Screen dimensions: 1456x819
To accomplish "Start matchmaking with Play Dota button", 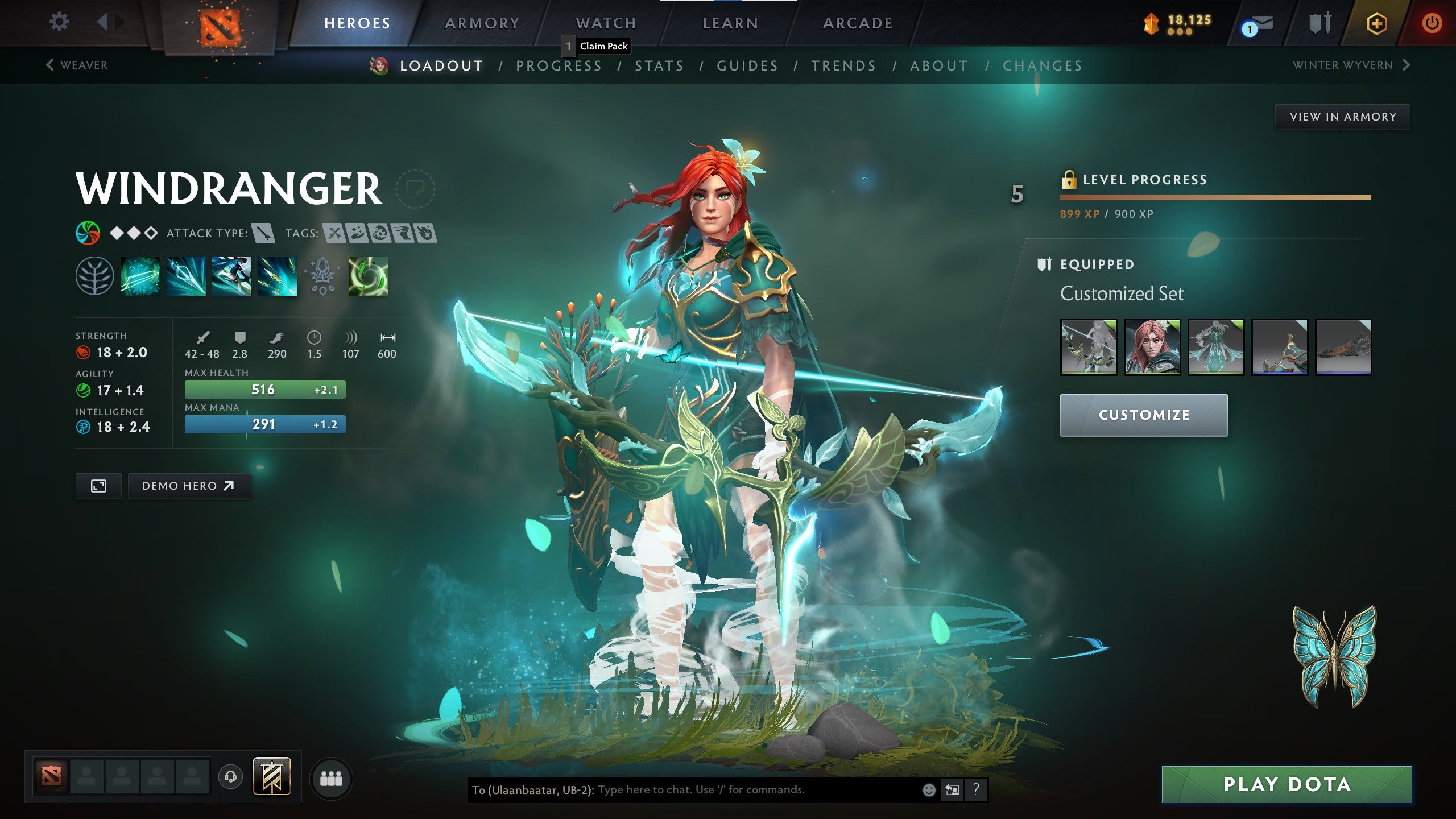I will click(1287, 784).
